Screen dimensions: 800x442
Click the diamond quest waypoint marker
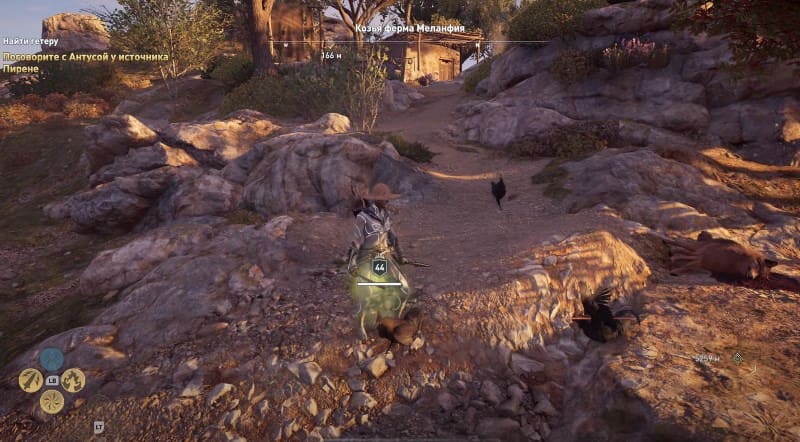pos(737,357)
